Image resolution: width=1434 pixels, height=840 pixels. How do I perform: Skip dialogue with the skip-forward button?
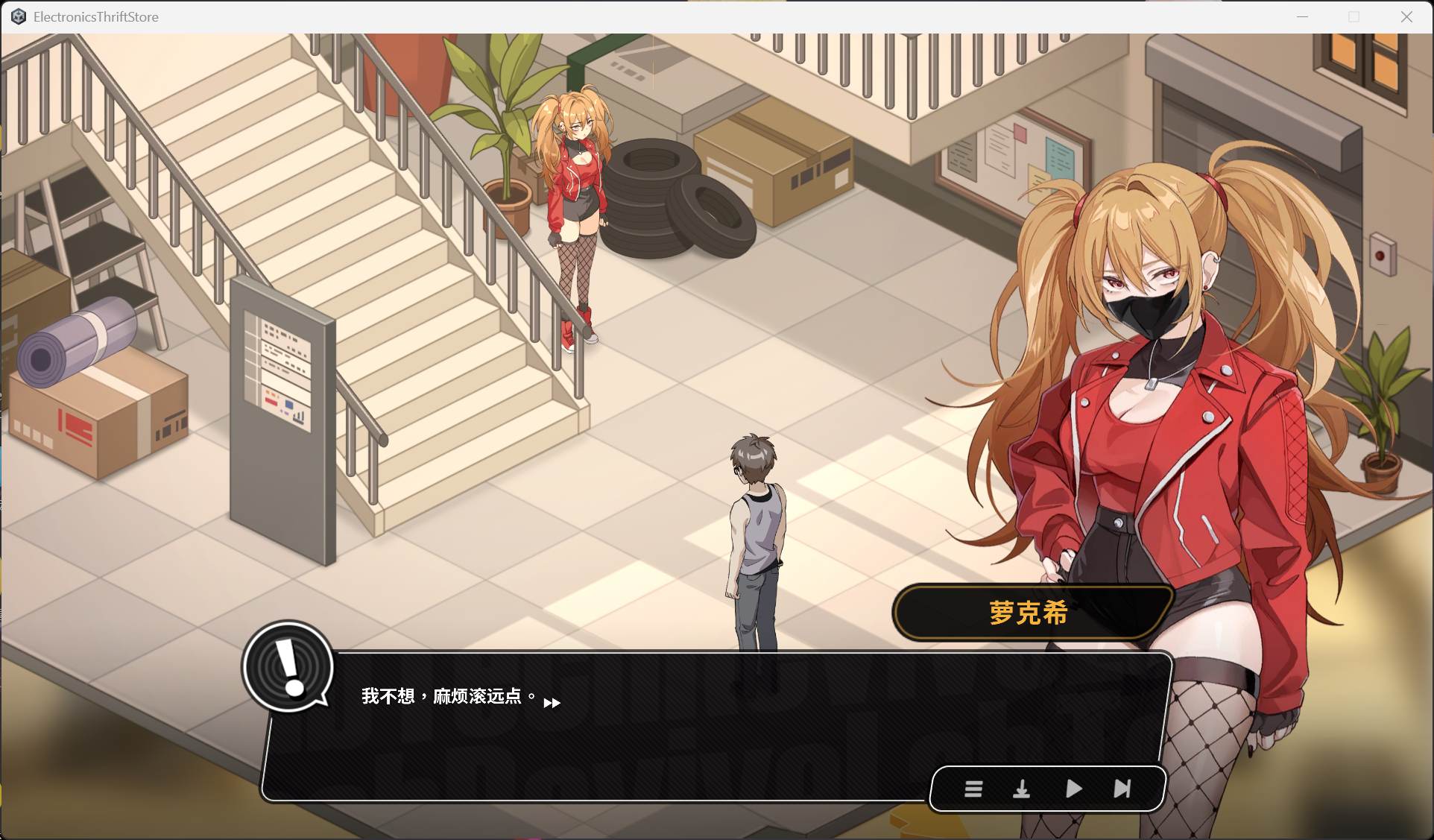(1122, 789)
